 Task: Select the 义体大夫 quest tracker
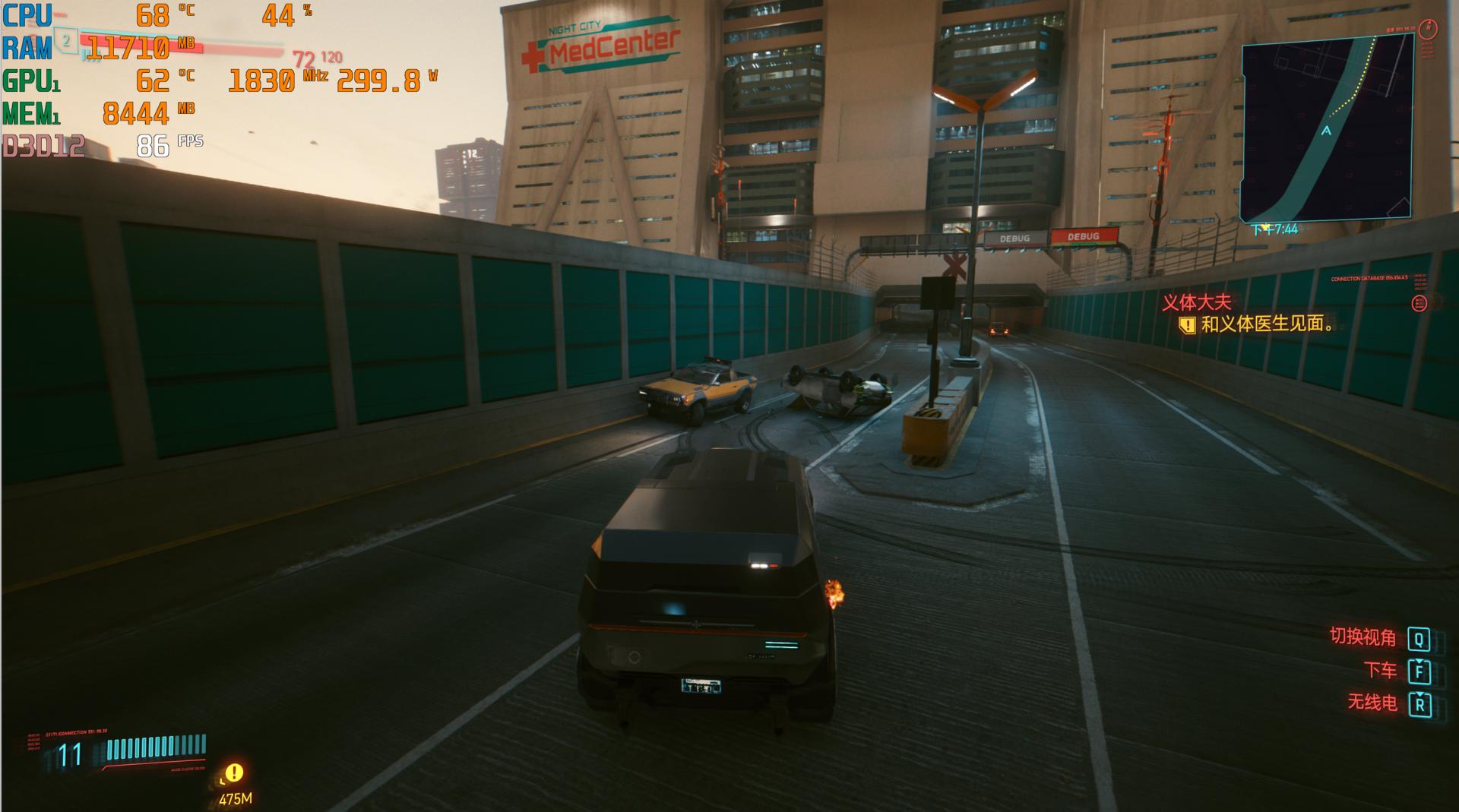coord(1196,302)
